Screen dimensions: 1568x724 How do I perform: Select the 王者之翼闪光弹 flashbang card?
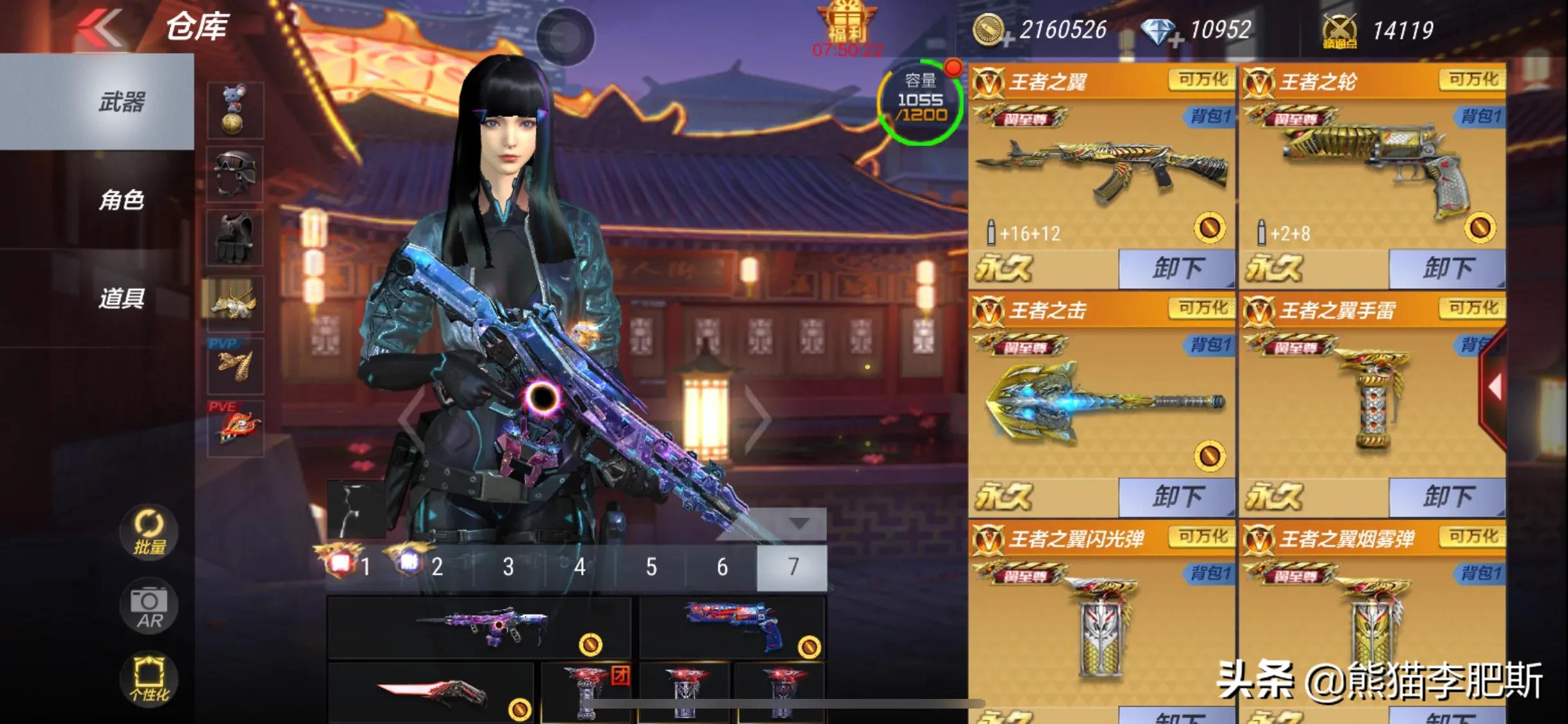click(1102, 618)
